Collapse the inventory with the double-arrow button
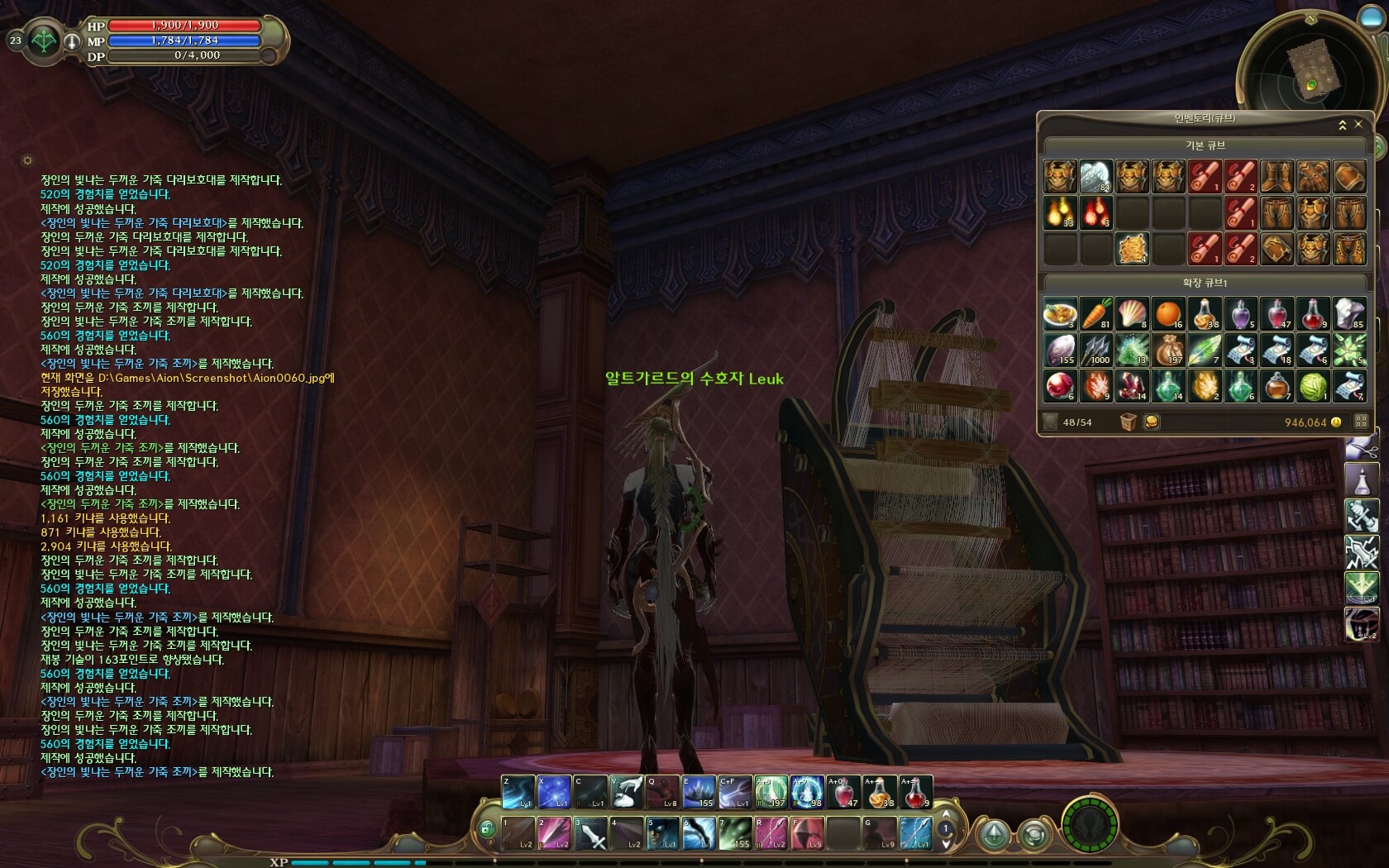1389x868 pixels. (1343, 125)
